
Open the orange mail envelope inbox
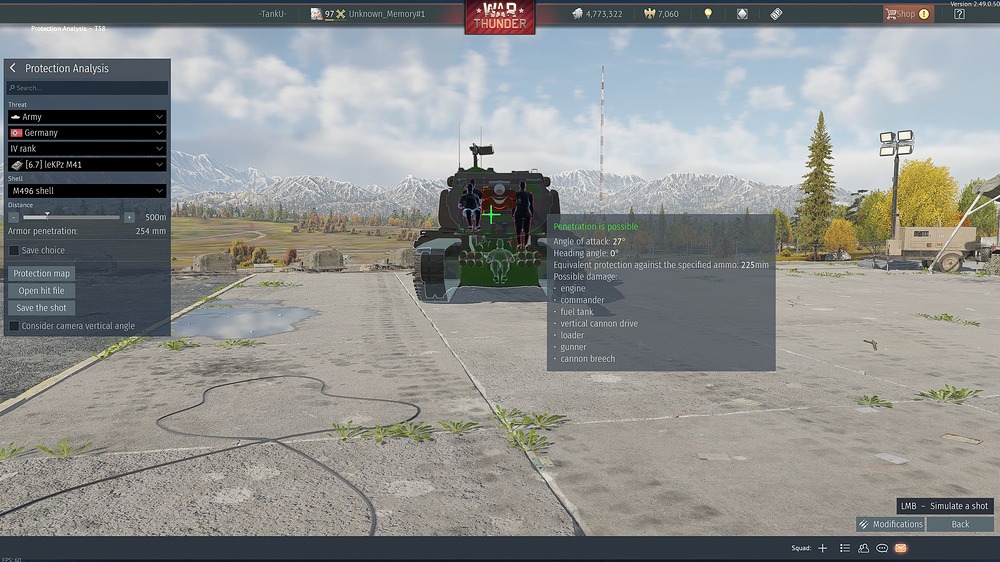coord(900,548)
